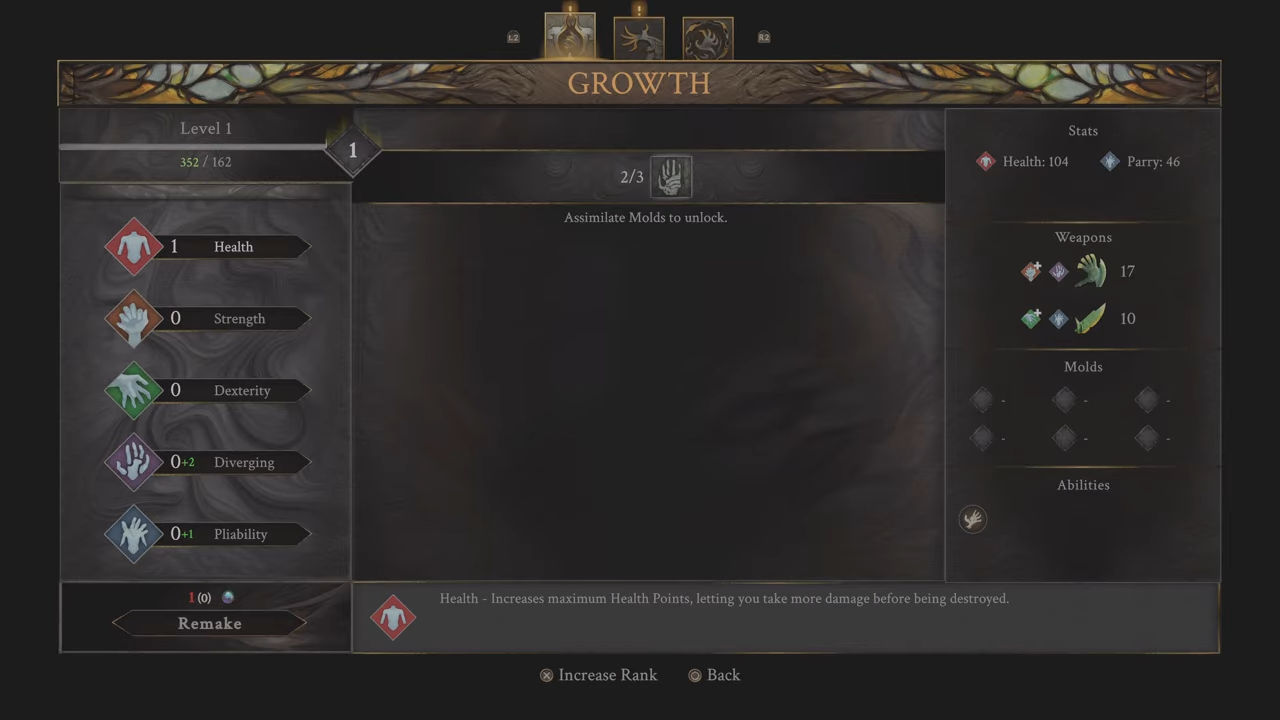This screenshot has height=720, width=1280.
Task: Choose the Strength attribute row
Action: click(210, 319)
